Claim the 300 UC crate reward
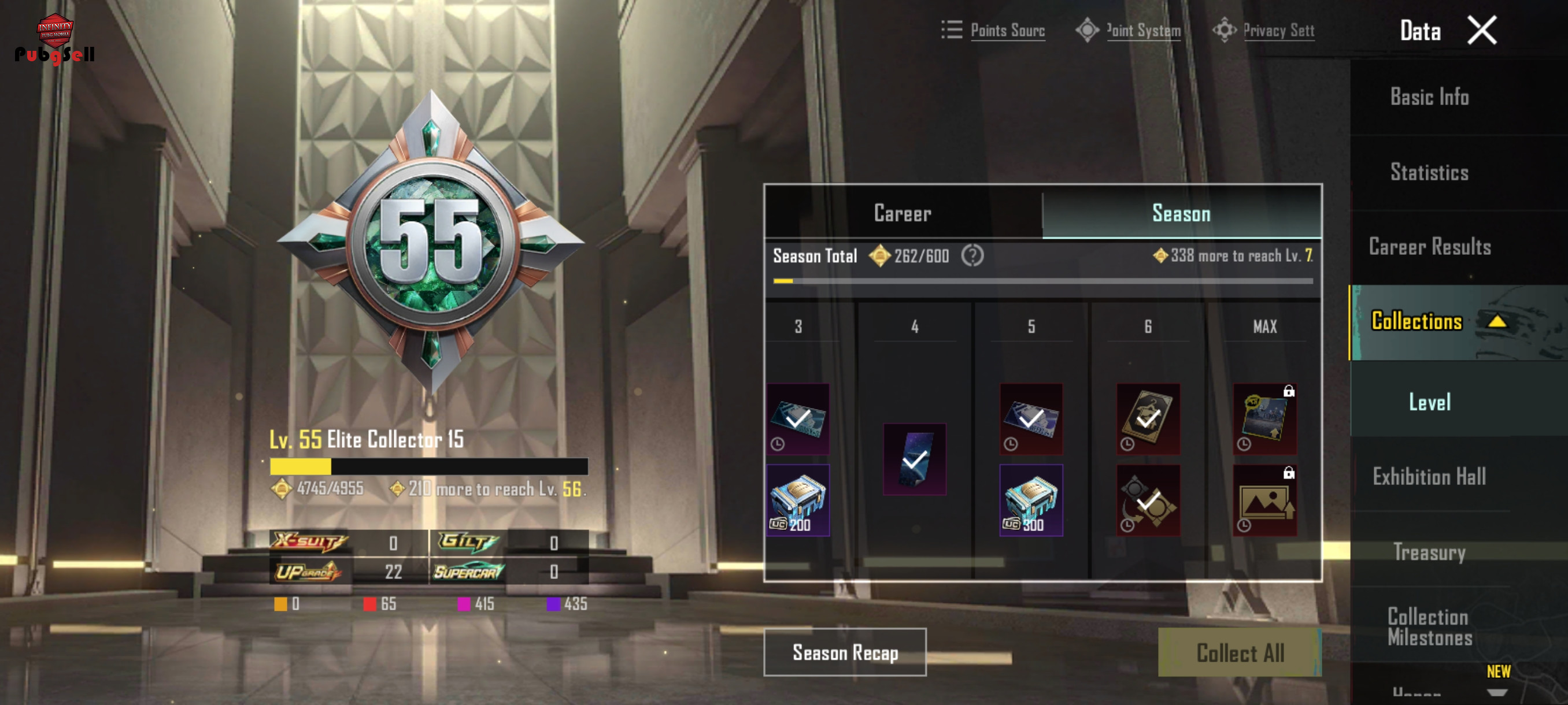The width and height of the screenshot is (1568, 705). 1030,500
